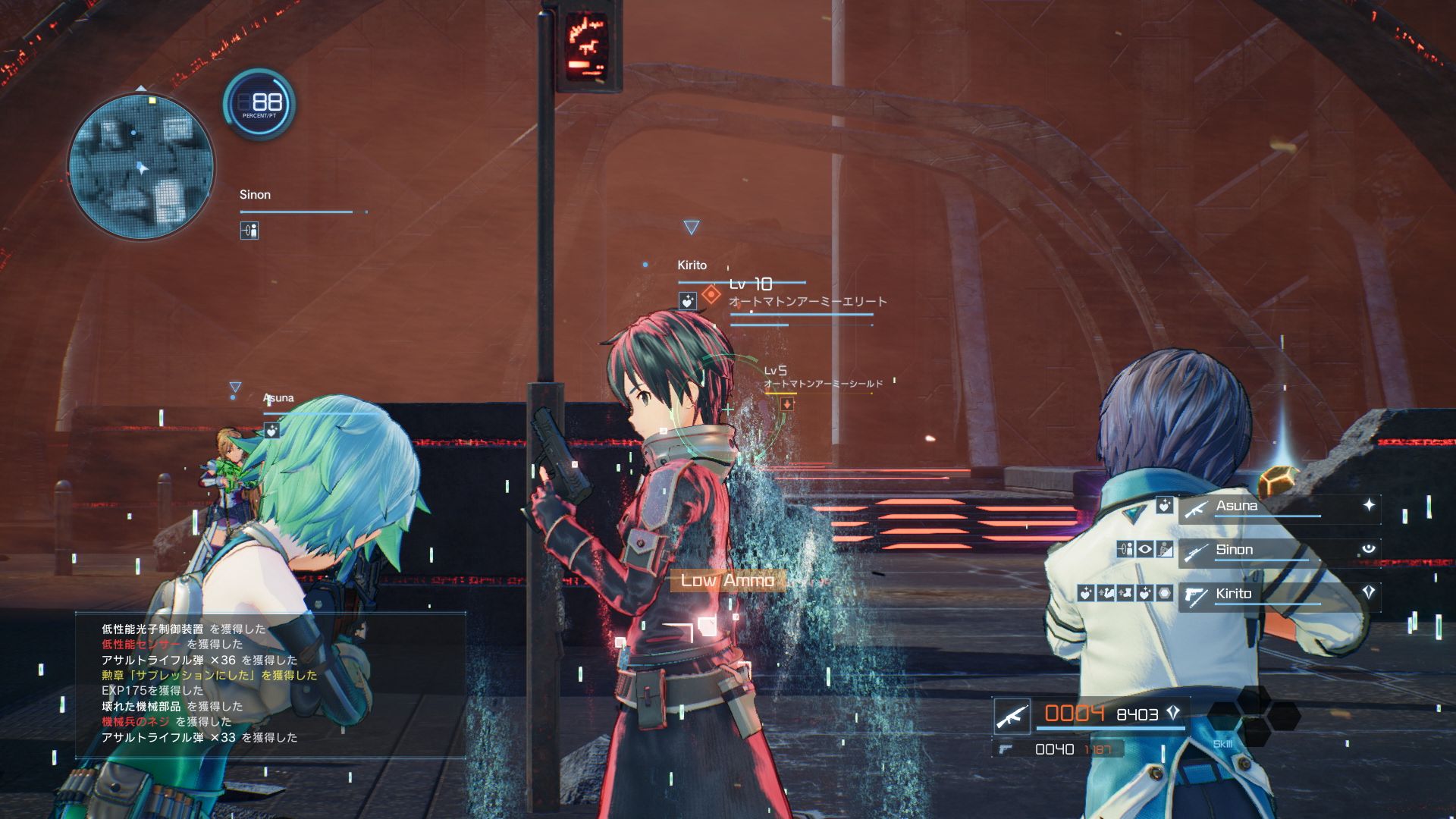1456x819 pixels.
Task: Expand the minimap in the top-left corner
Action: pos(140,167)
